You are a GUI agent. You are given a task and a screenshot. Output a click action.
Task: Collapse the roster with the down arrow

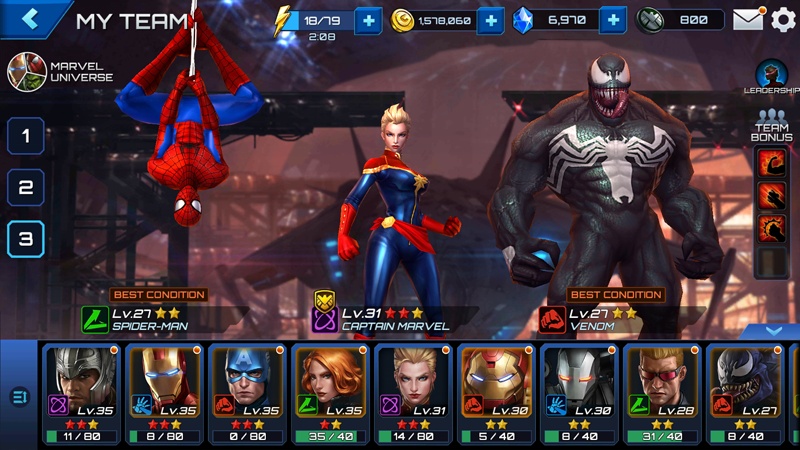tap(773, 331)
